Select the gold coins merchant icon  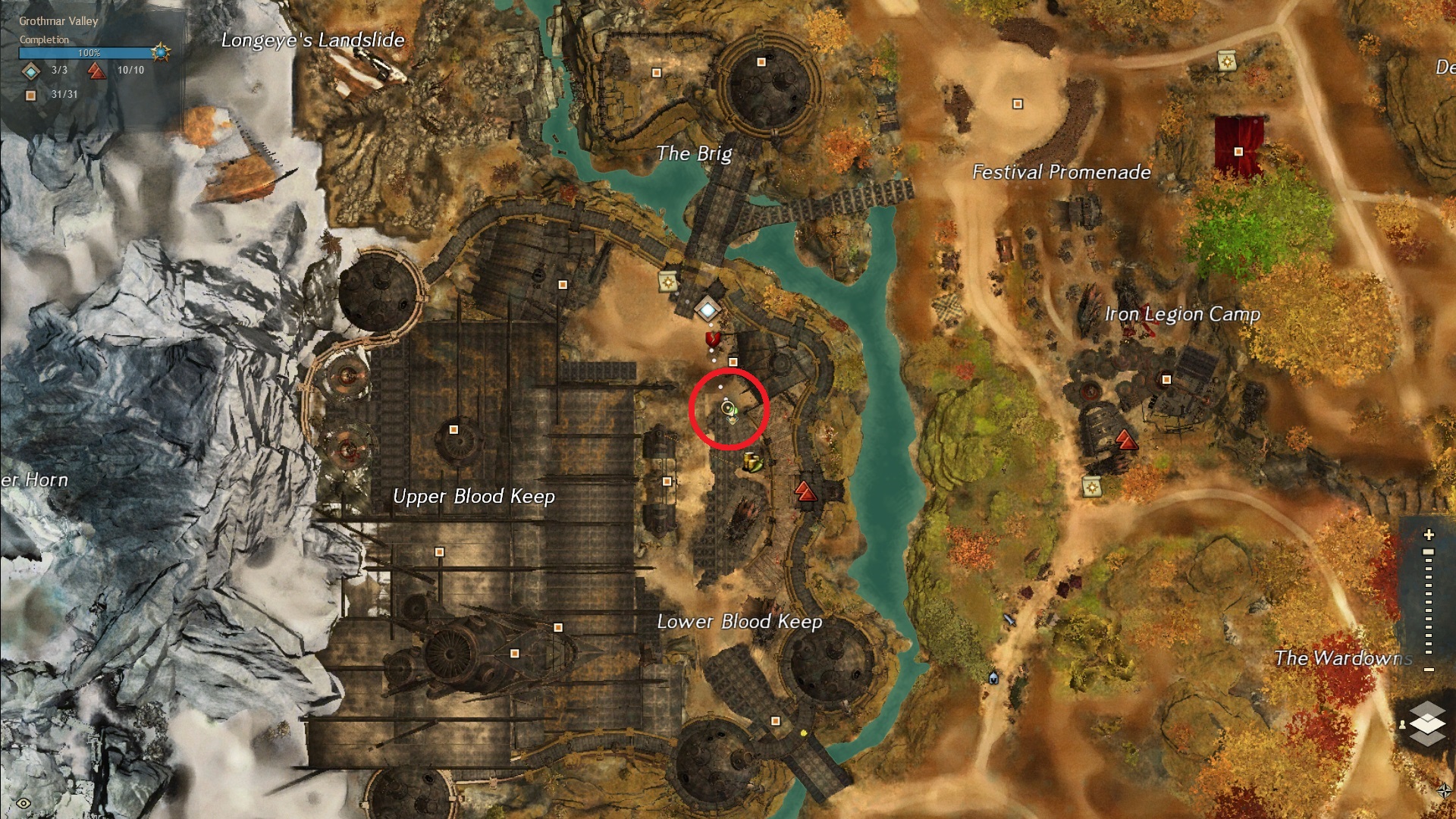tap(752, 461)
